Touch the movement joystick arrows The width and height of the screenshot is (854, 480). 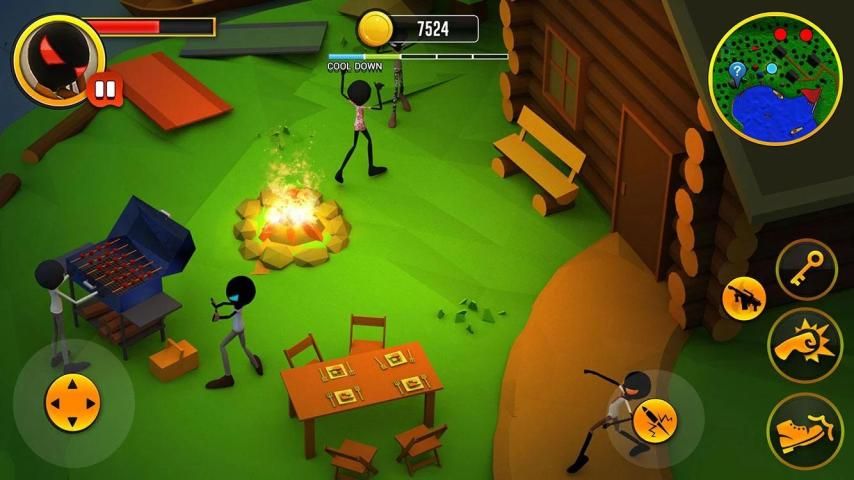73,403
